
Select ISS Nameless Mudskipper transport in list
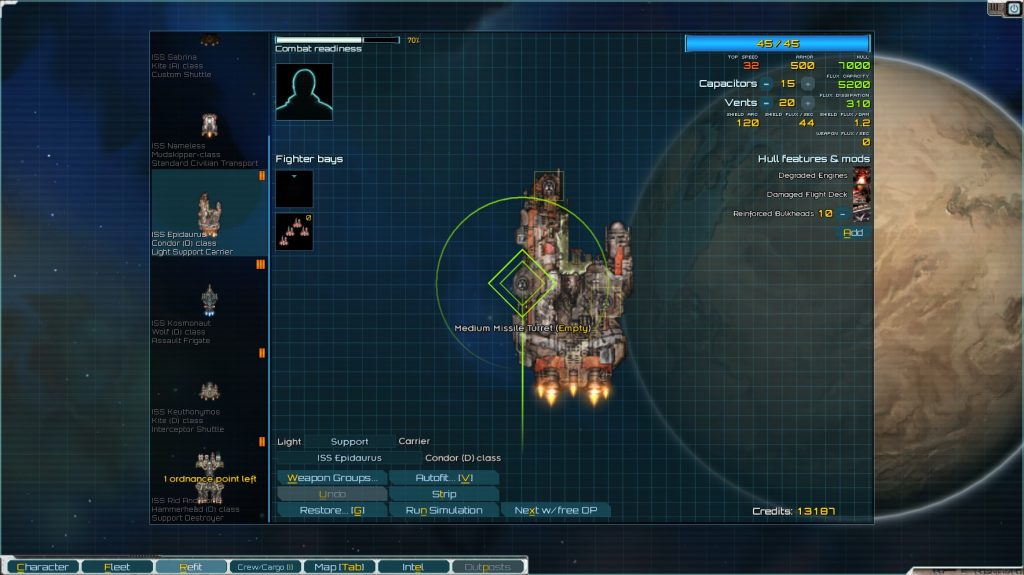coord(208,138)
